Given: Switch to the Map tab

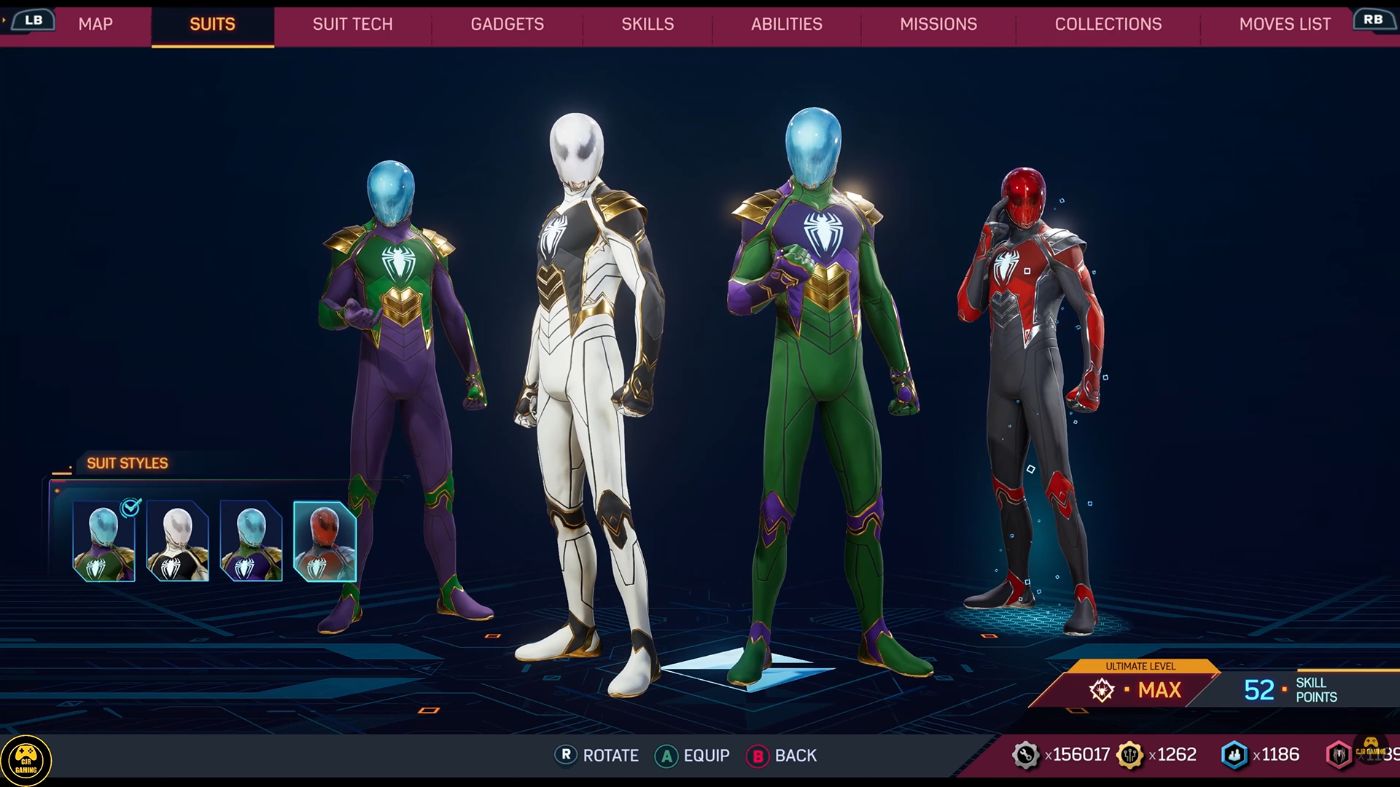Looking at the screenshot, I should 95,24.
